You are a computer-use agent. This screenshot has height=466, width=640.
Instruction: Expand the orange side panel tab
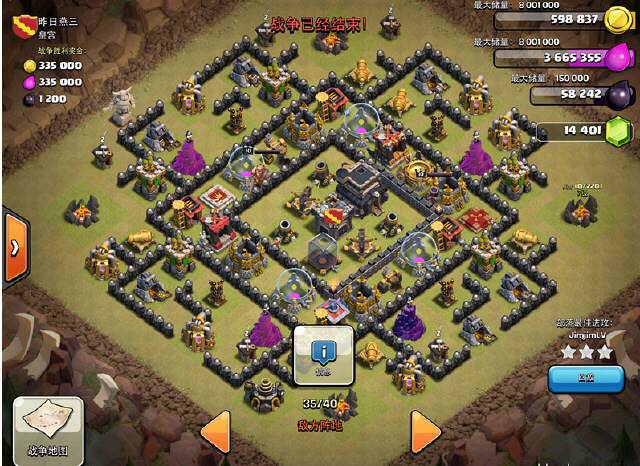tap(15, 246)
